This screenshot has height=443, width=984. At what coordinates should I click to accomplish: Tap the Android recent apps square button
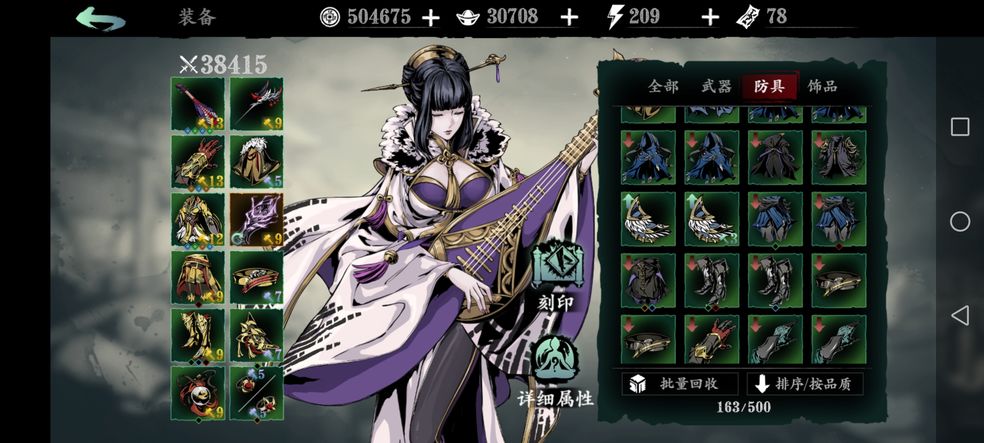(959, 127)
